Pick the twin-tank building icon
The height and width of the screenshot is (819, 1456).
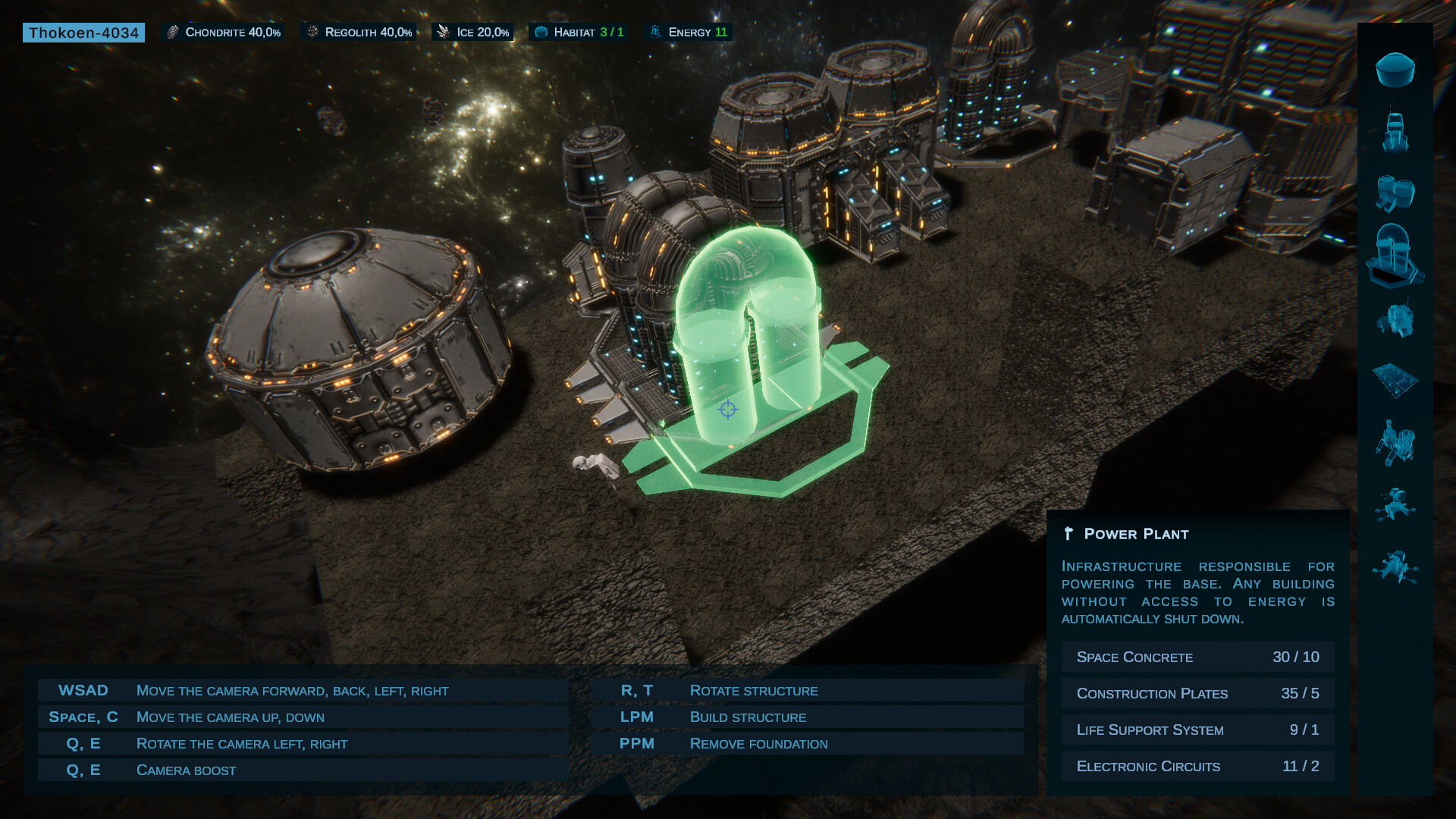[x=1395, y=193]
